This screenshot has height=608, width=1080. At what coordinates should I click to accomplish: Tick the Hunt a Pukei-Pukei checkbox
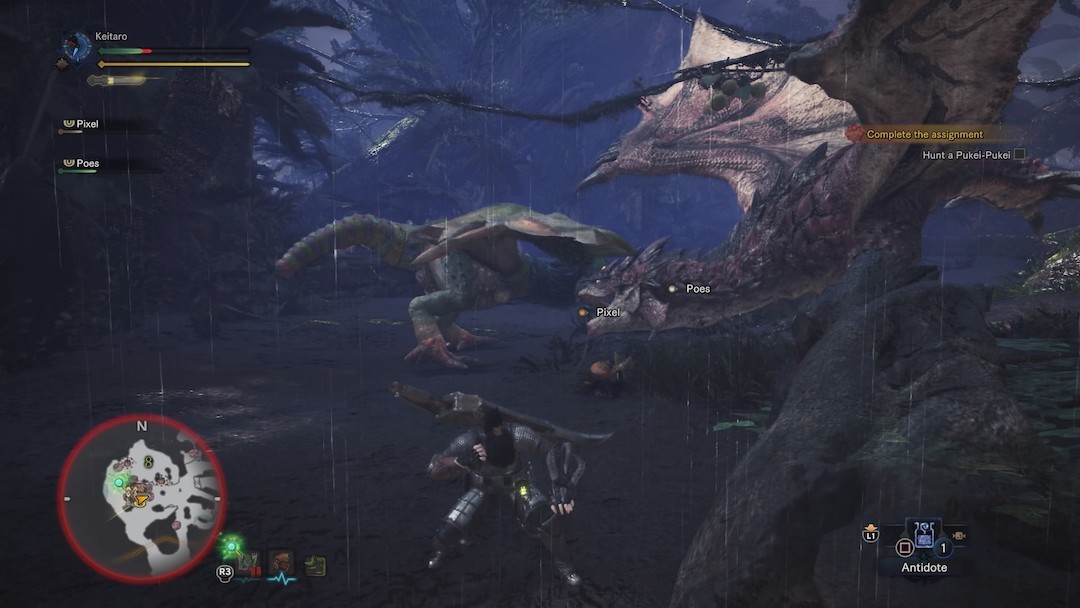[1019, 154]
